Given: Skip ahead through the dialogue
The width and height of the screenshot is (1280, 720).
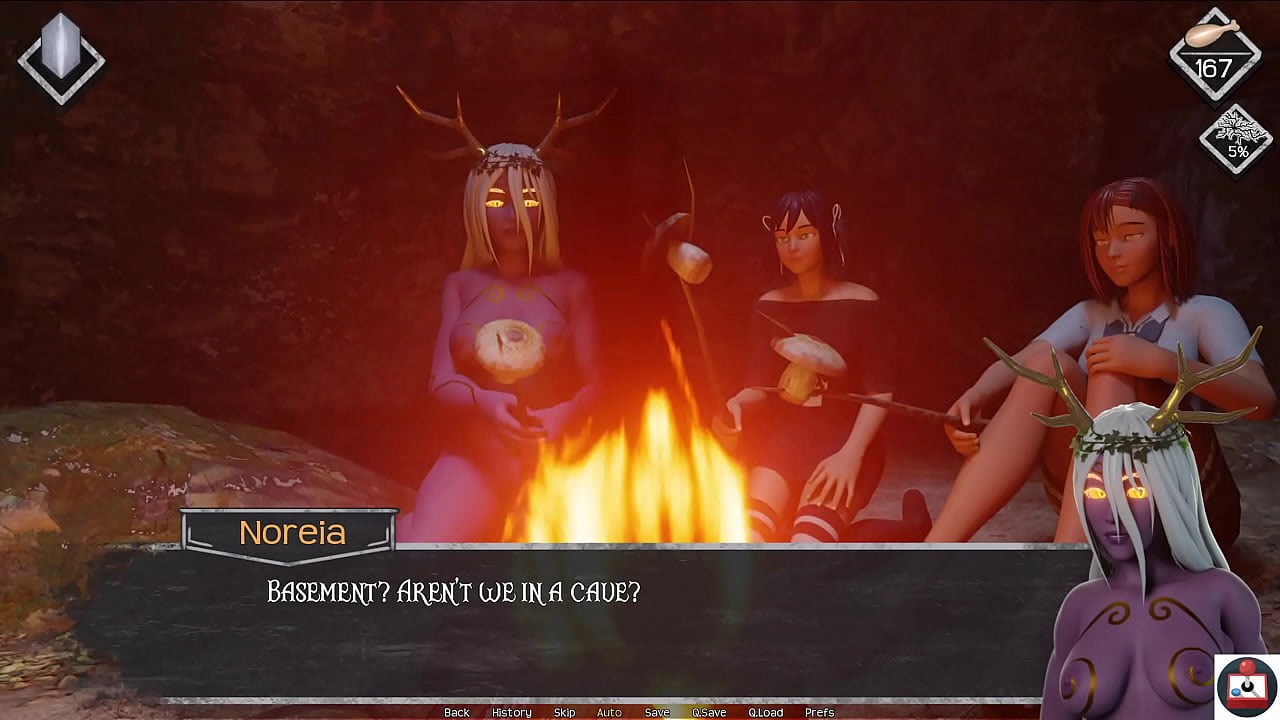Looking at the screenshot, I should click(564, 712).
